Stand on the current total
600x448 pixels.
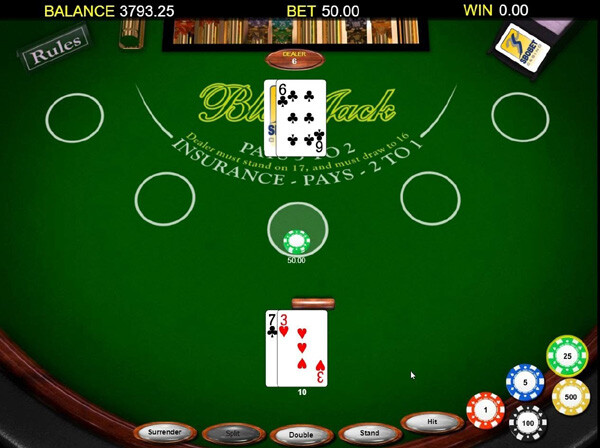[369, 433]
